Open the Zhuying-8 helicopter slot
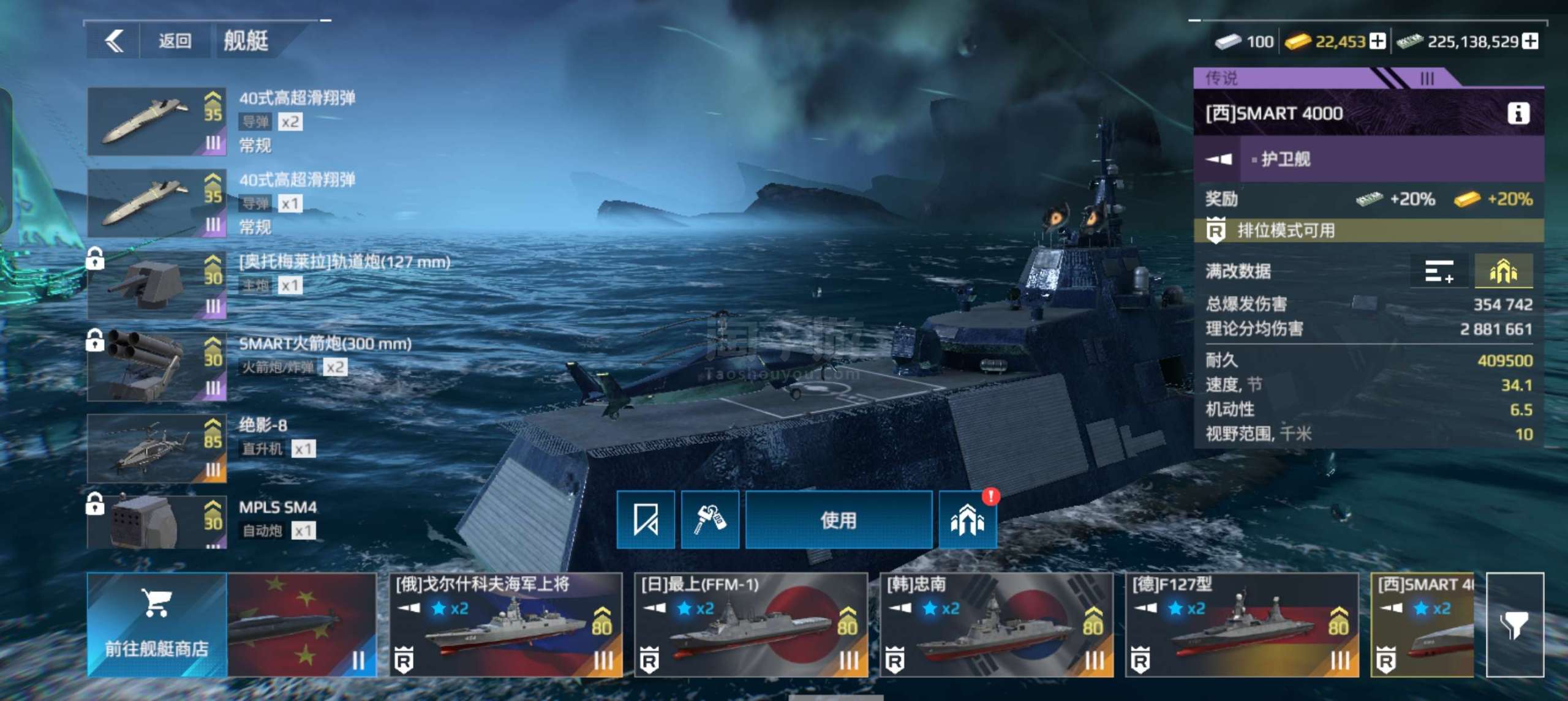 157,449
